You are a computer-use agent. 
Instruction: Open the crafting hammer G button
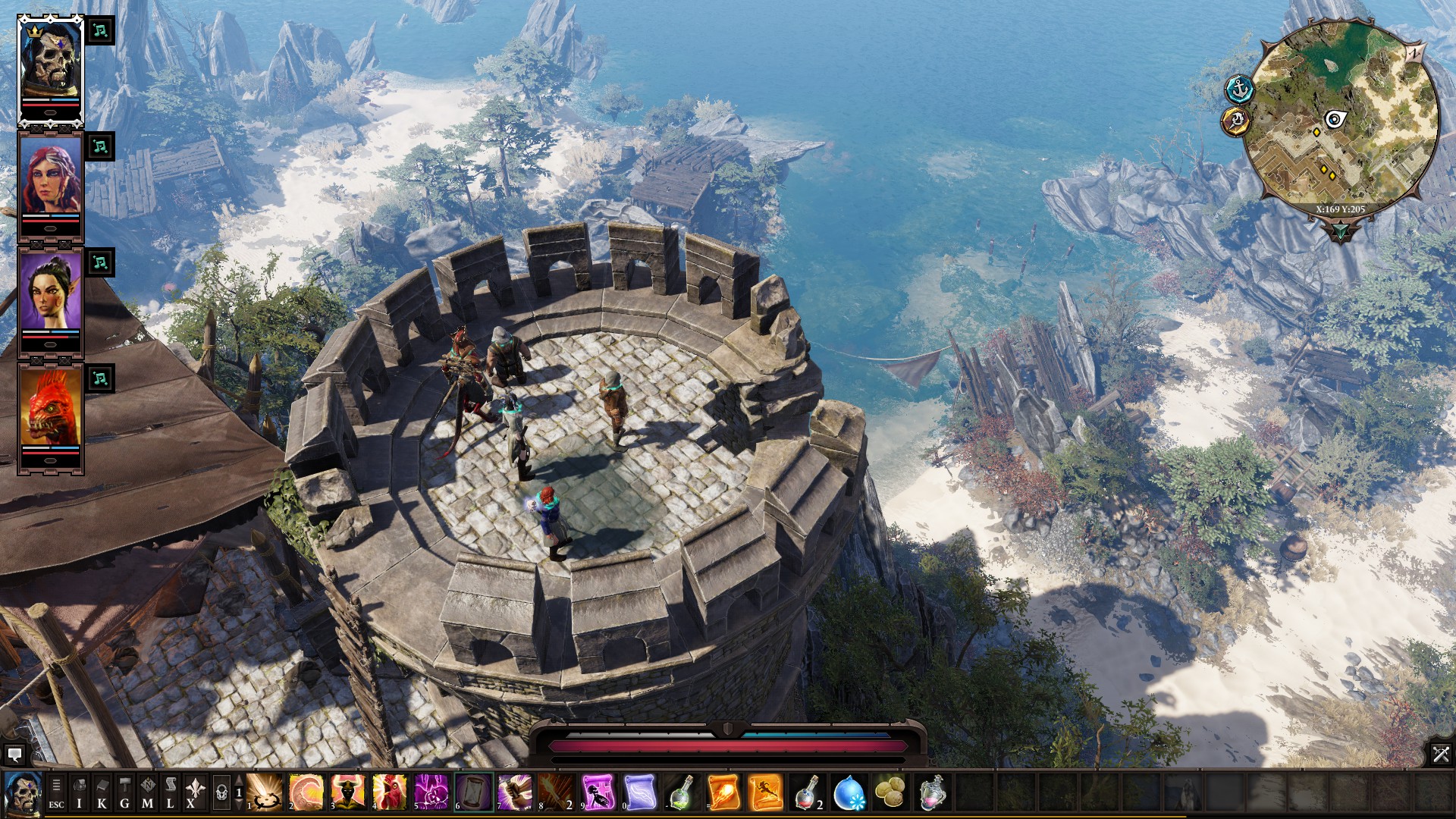tap(124, 792)
